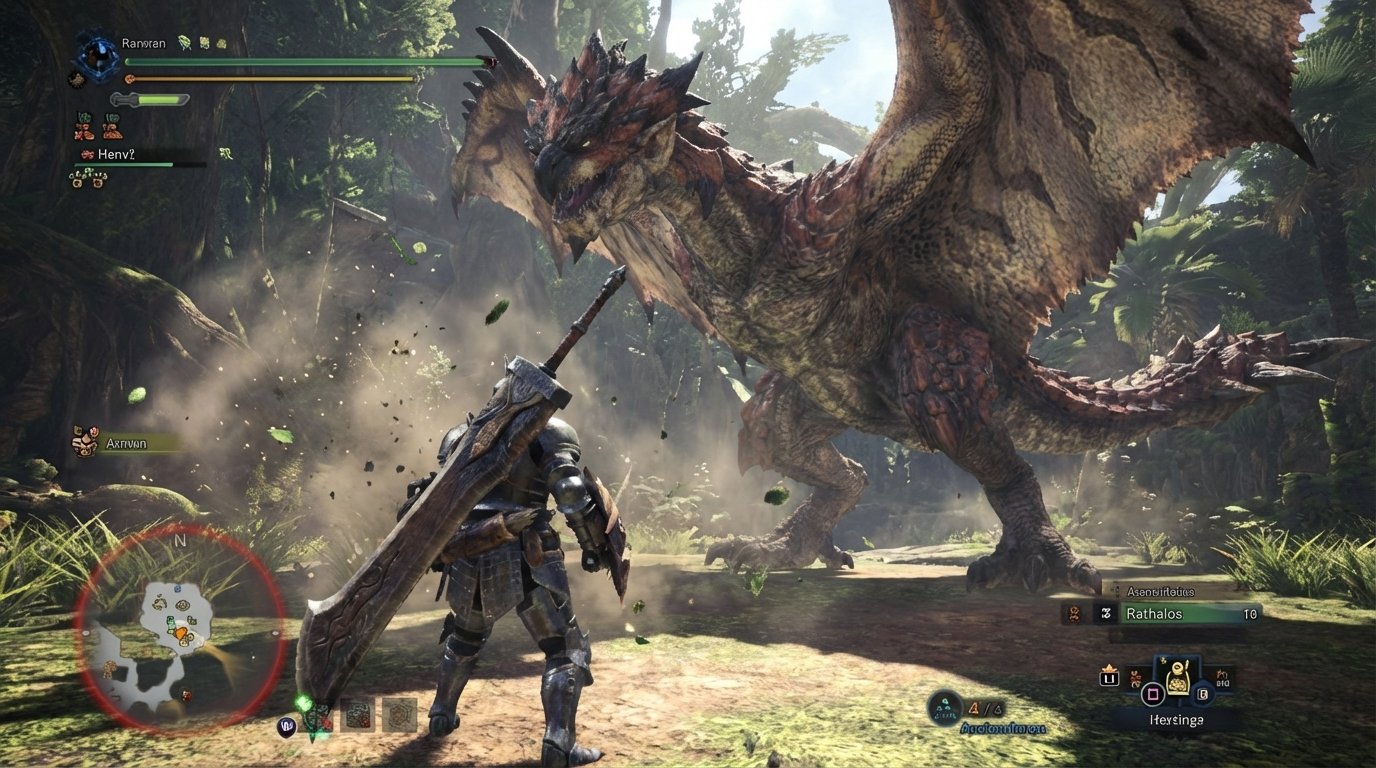This screenshot has width=1376, height=768.
Task: Open the item selection with the square button prompt
Action: click(x=1152, y=695)
